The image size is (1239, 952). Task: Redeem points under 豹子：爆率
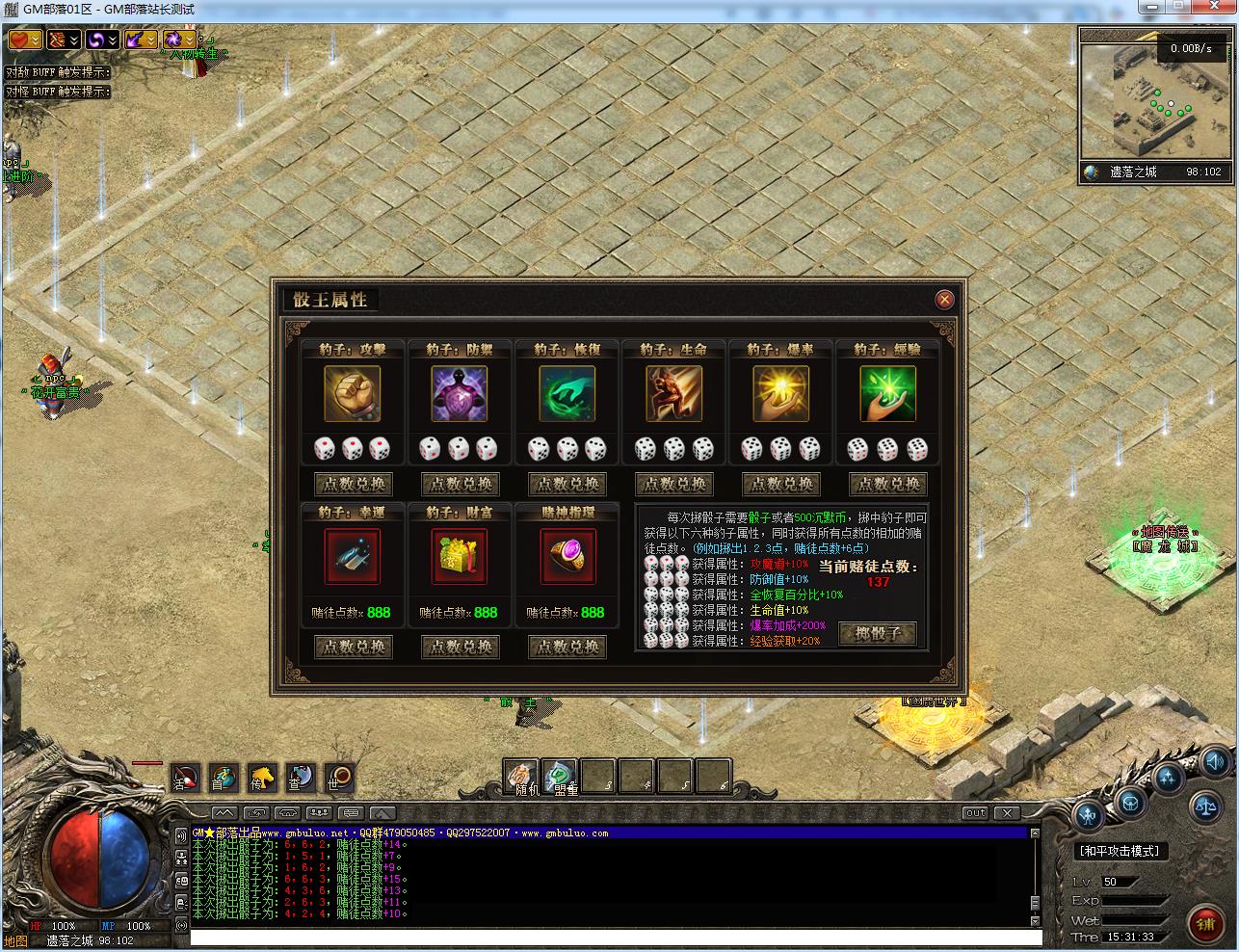click(x=780, y=484)
